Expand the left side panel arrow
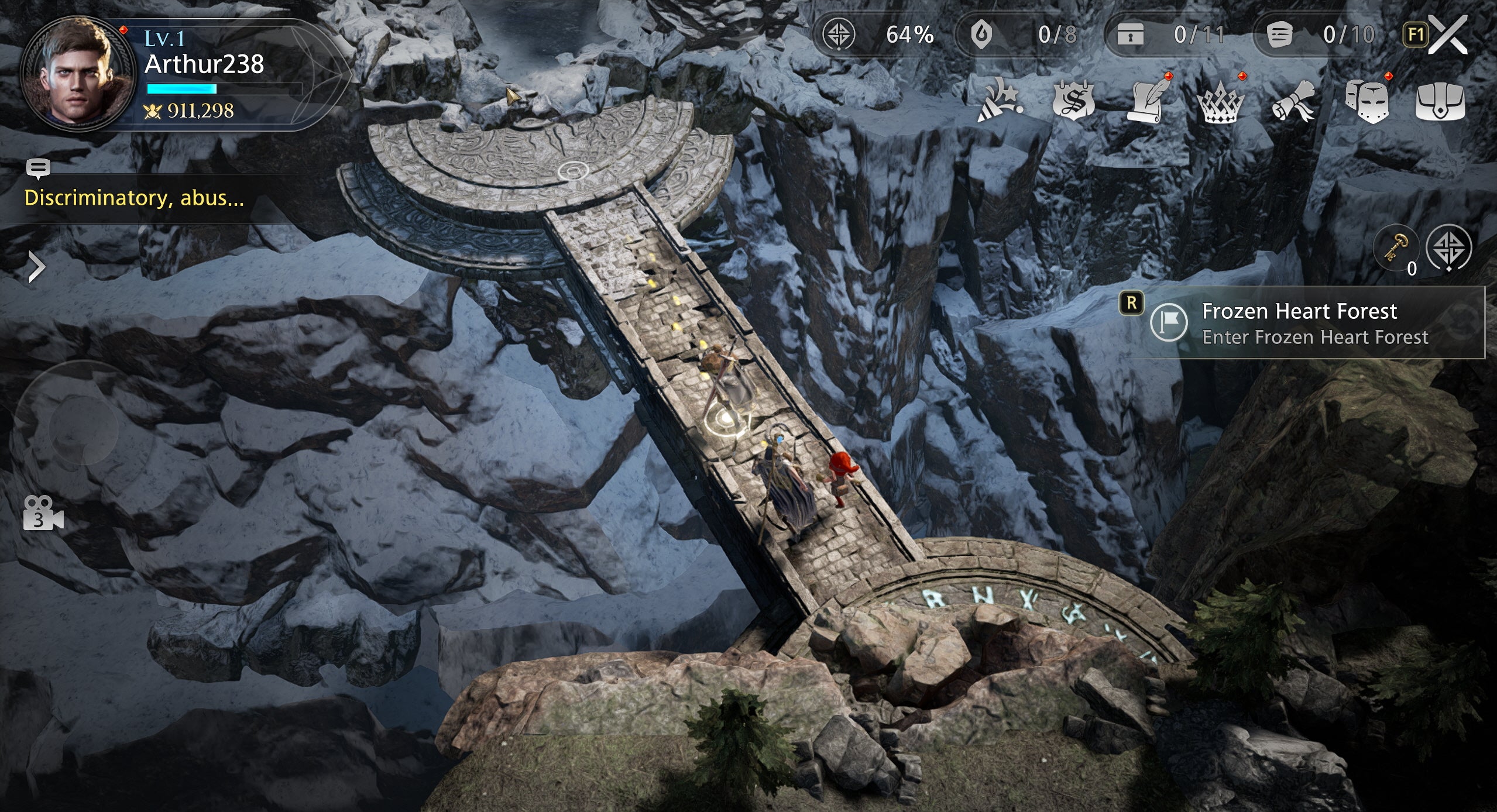Screen dimensions: 1497x812 pyautogui.click(x=36, y=268)
